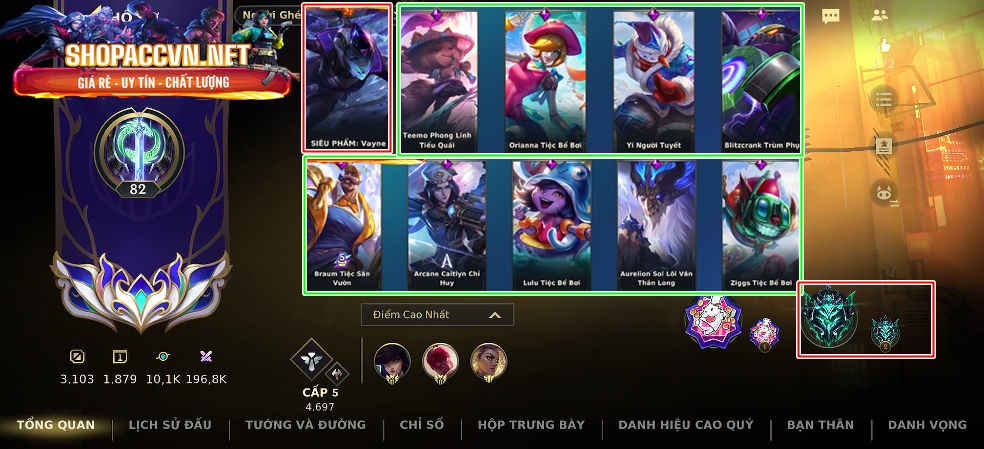
Task: Select the Yi Người Tuyết skin card
Action: (653, 80)
